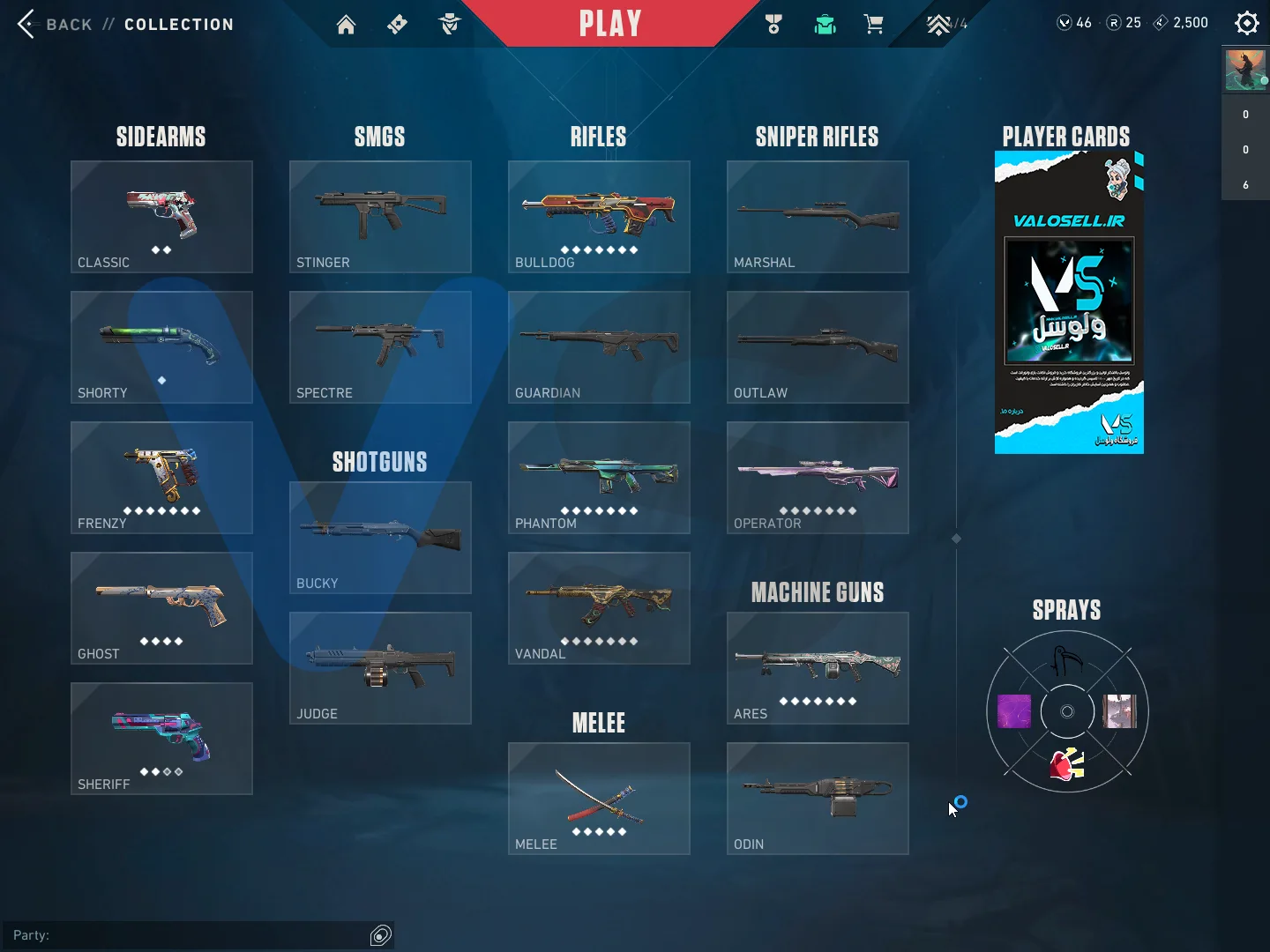Choose the Operator sniper tile
The width and height of the screenshot is (1270, 952).
tap(818, 478)
